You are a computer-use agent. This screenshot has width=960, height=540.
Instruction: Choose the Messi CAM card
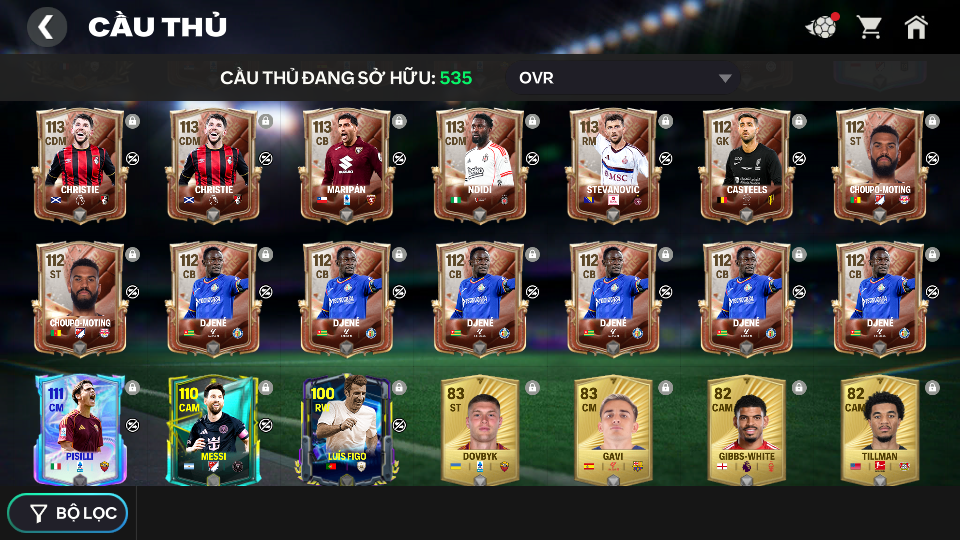coord(212,430)
